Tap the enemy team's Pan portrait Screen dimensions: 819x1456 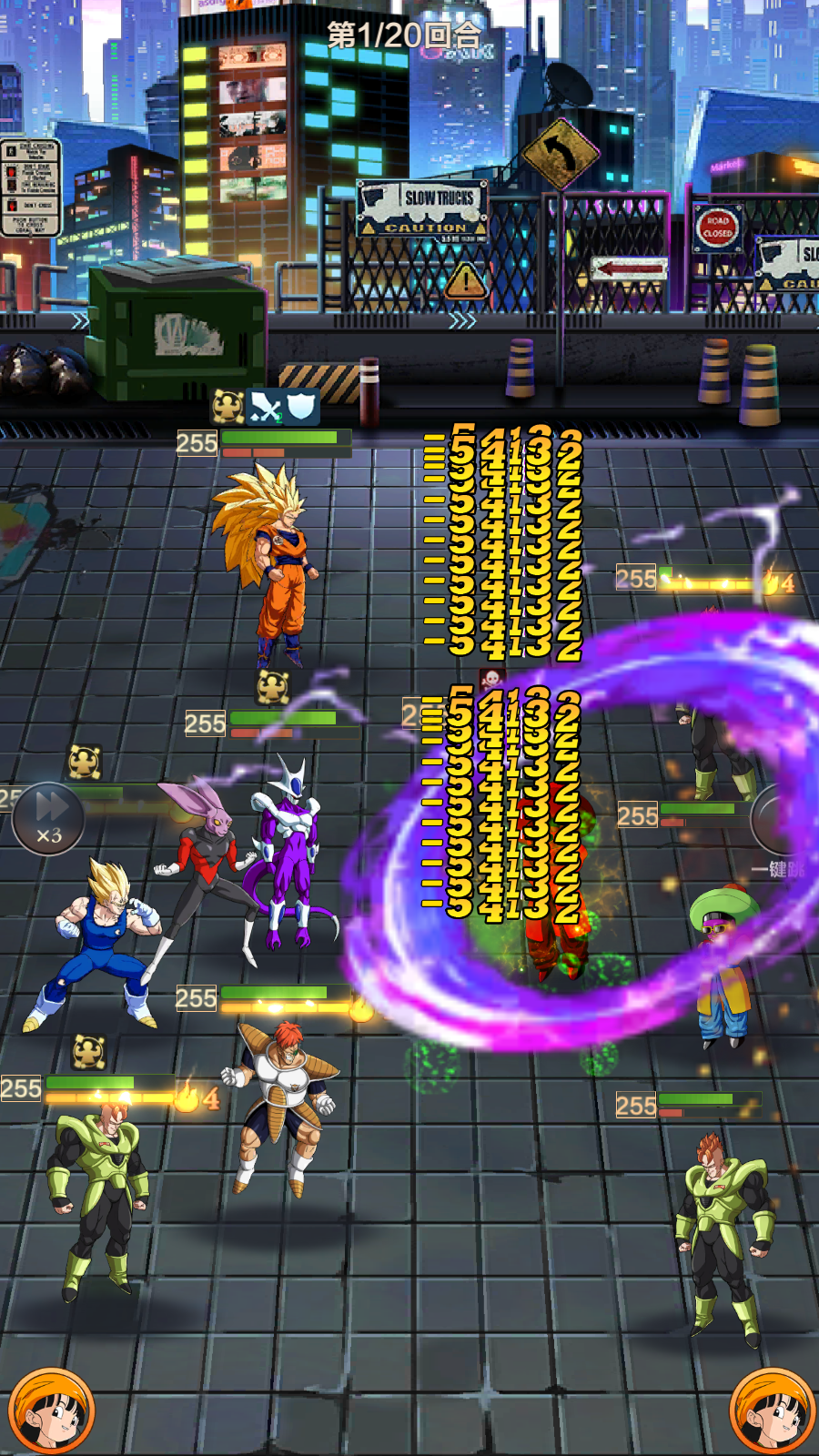point(772,1410)
